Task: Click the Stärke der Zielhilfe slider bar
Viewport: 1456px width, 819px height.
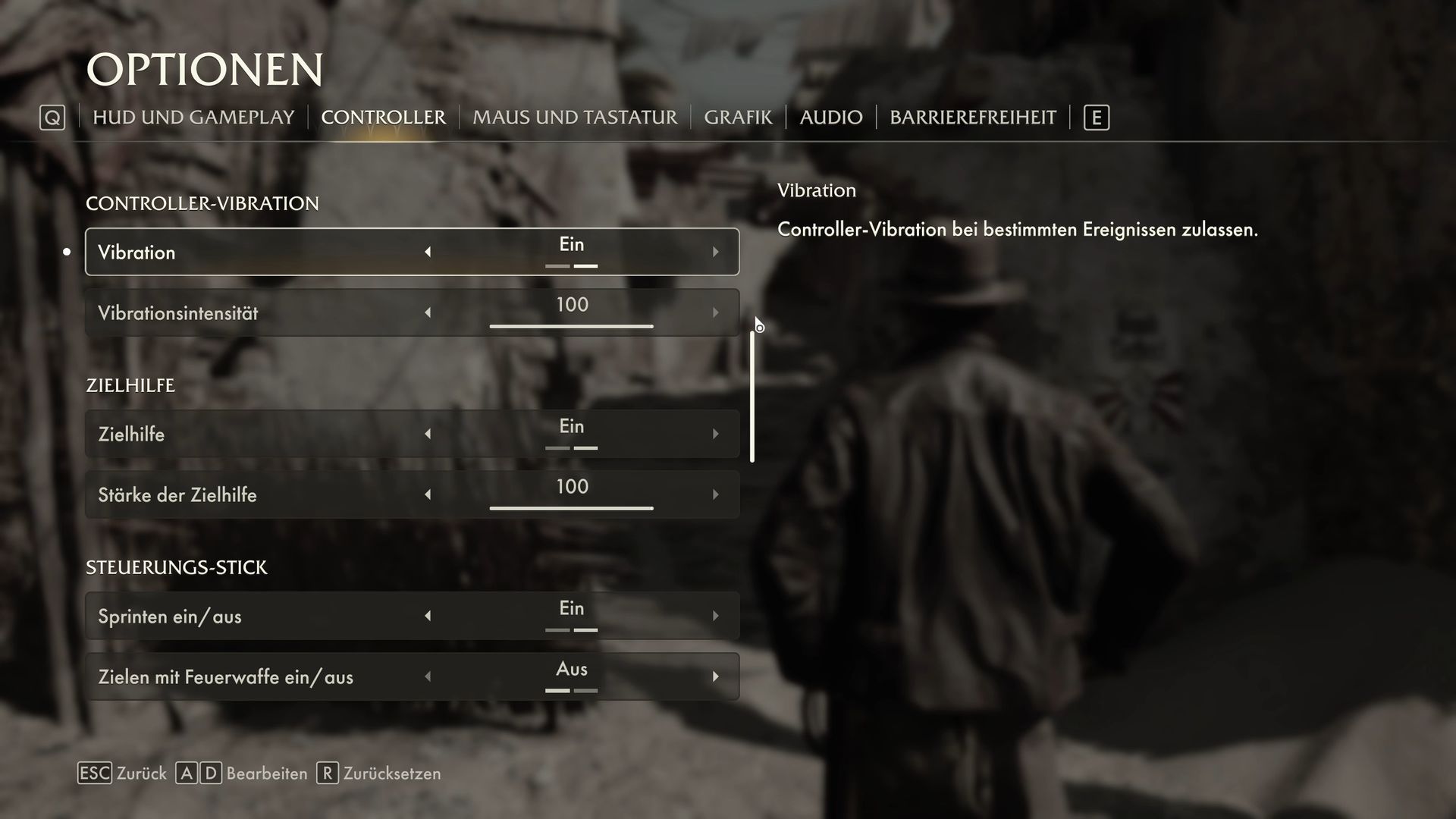Action: 571,508
